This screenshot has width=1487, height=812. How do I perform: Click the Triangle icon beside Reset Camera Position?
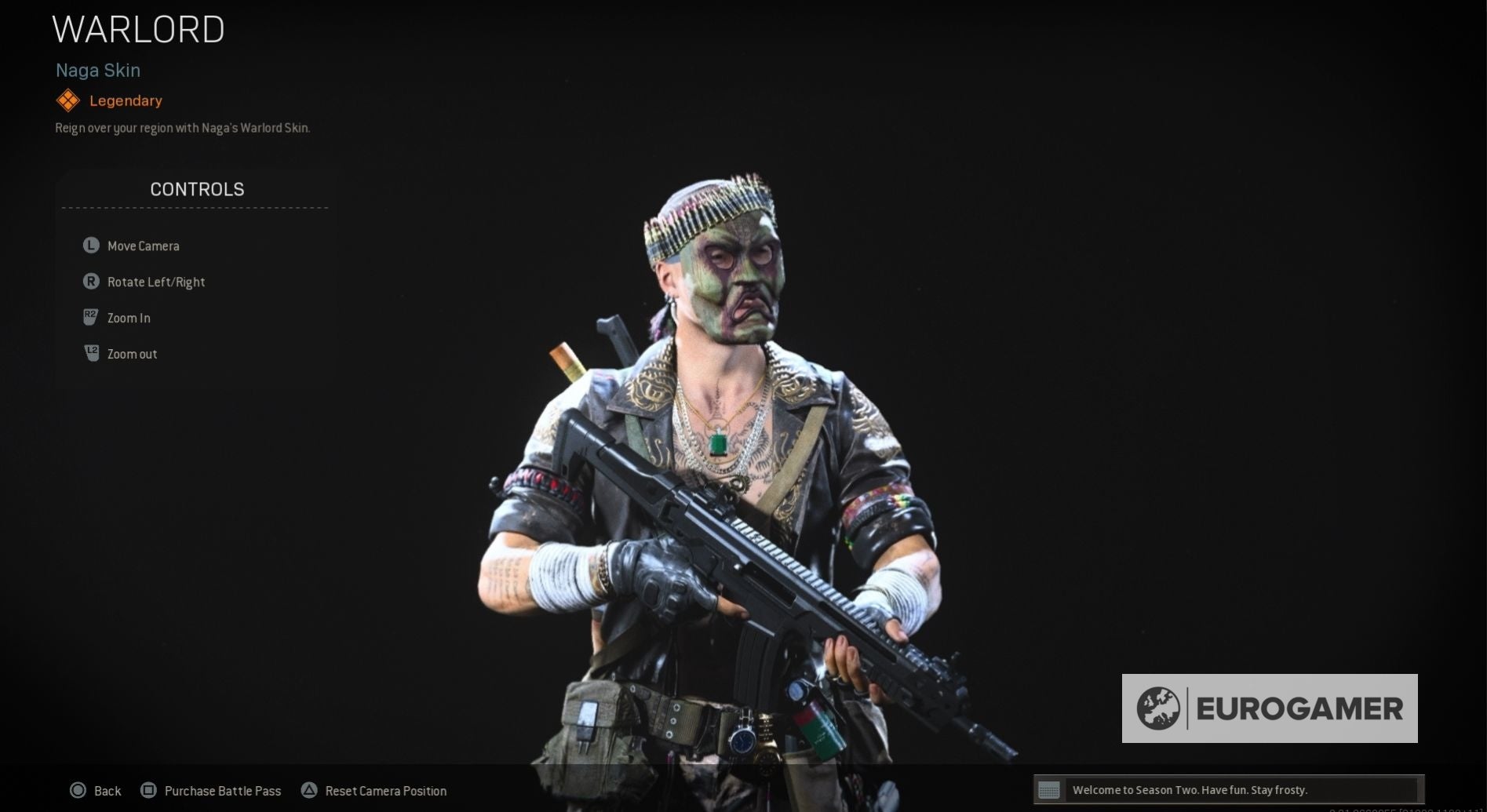[x=309, y=790]
